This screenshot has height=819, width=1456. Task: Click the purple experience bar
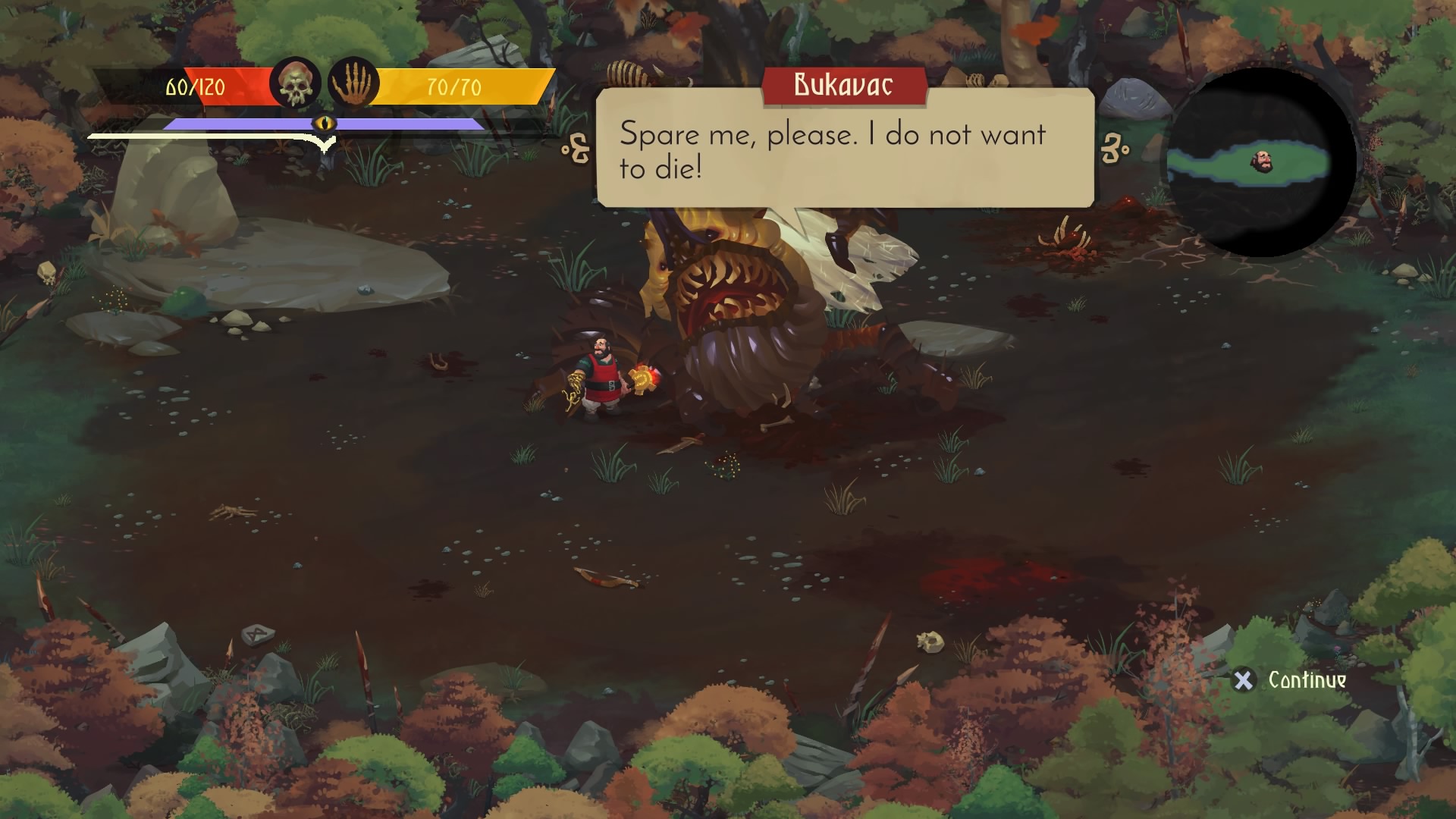click(x=243, y=122)
